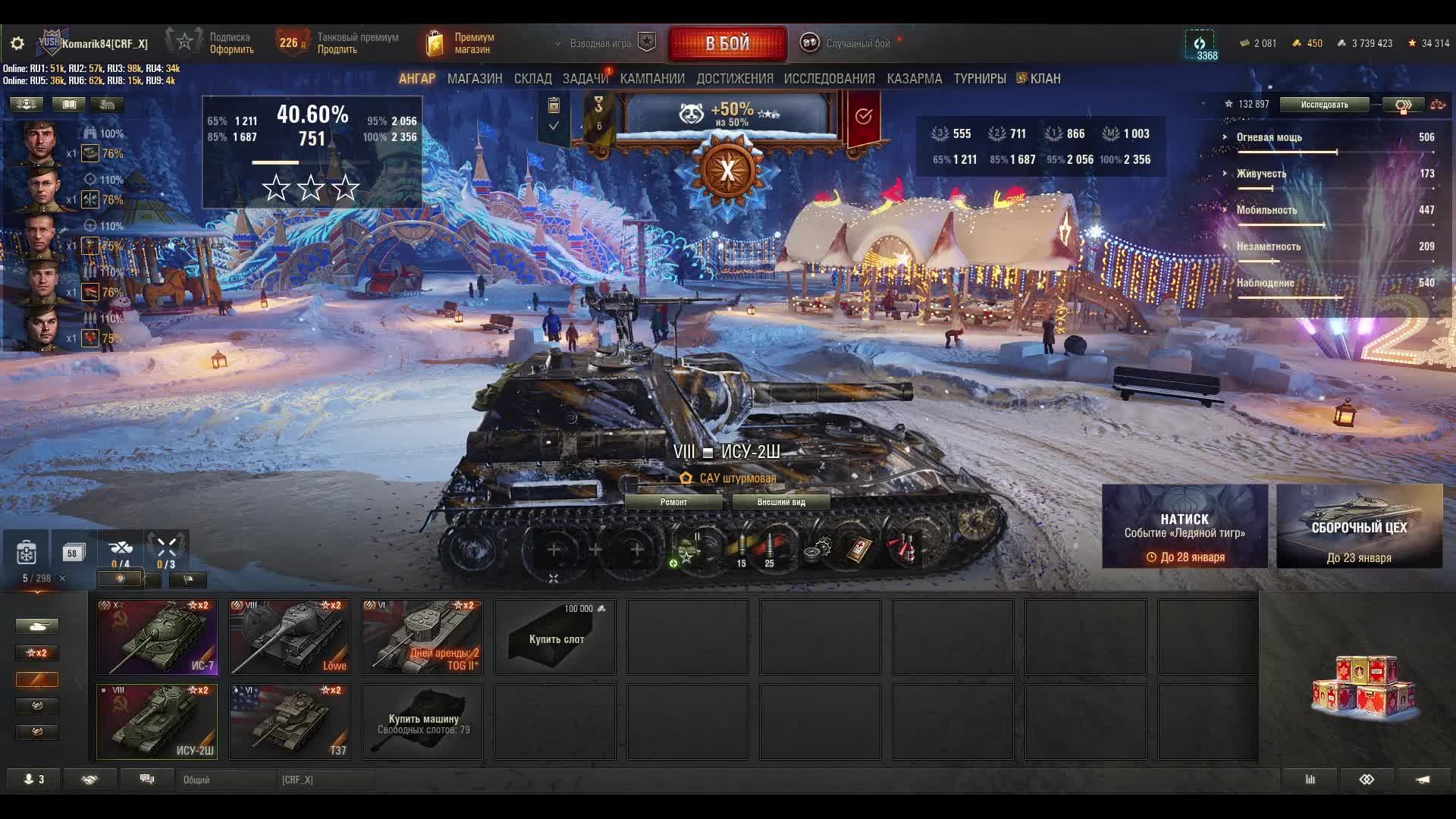Open the СБОРОЧНЫЙ ЦЕХ banner
Image resolution: width=1456 pixels, height=819 pixels.
(x=1359, y=526)
